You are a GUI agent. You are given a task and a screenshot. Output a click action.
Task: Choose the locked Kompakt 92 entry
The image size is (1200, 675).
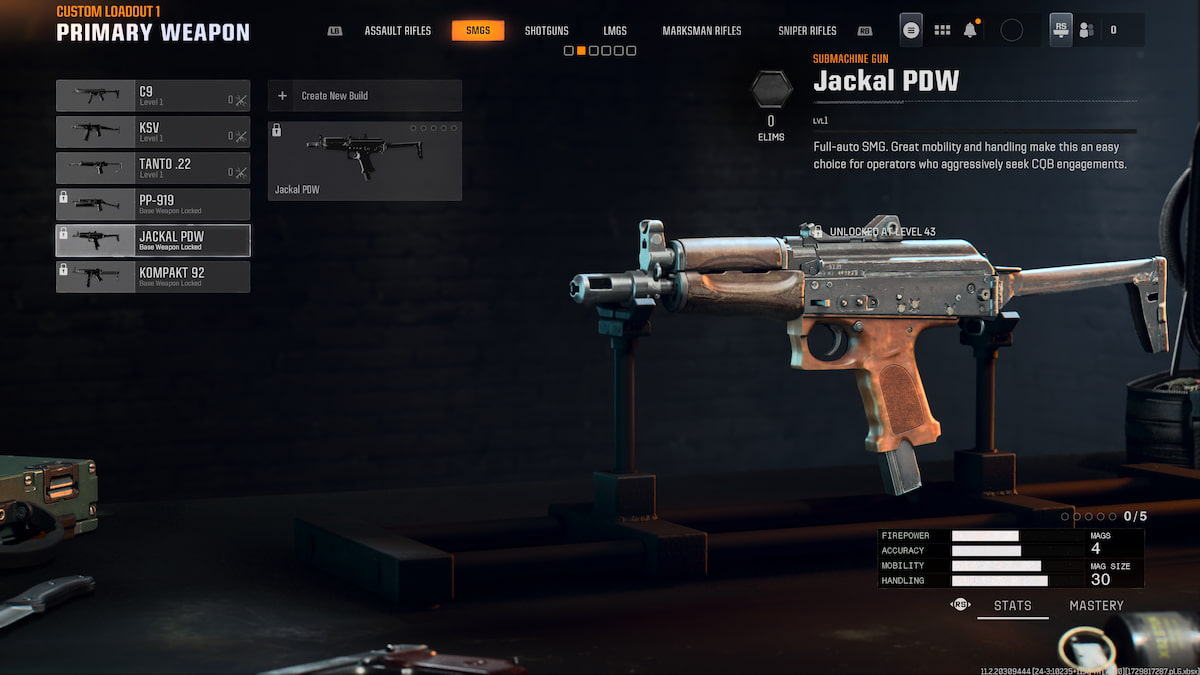pos(153,276)
